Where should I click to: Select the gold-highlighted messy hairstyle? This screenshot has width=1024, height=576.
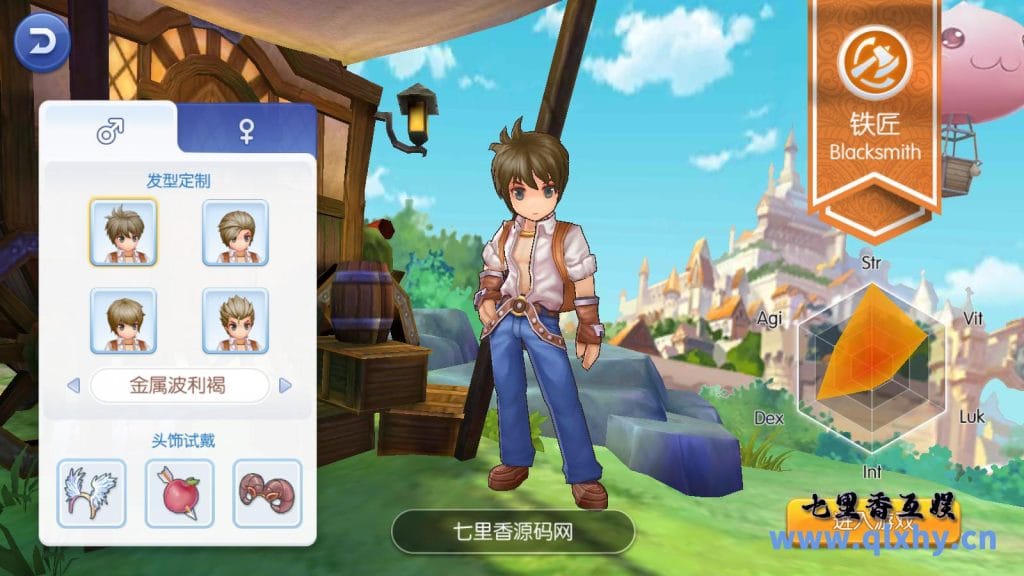click(x=123, y=232)
